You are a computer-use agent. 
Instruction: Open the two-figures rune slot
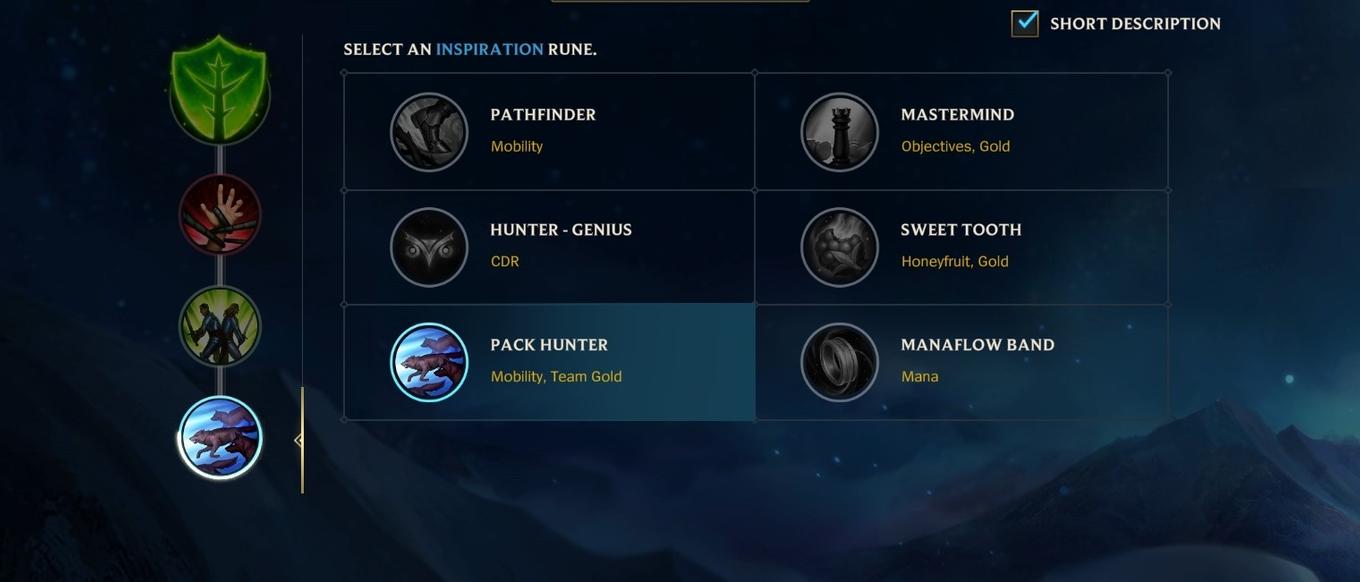coord(220,326)
